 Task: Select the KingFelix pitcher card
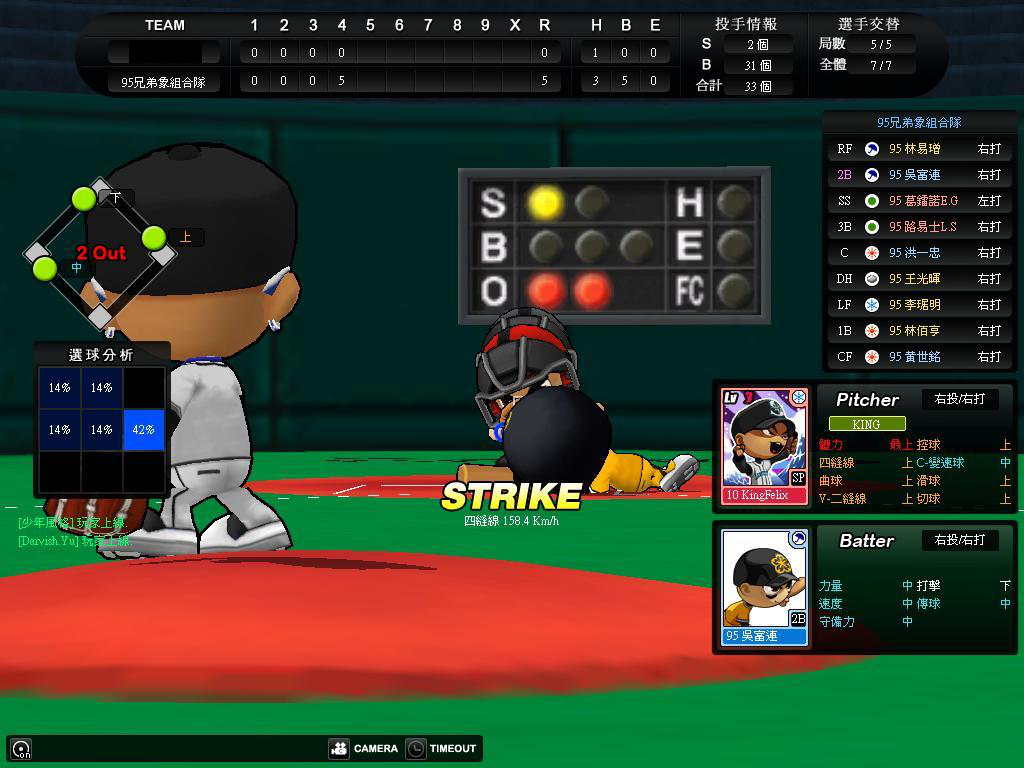click(764, 445)
